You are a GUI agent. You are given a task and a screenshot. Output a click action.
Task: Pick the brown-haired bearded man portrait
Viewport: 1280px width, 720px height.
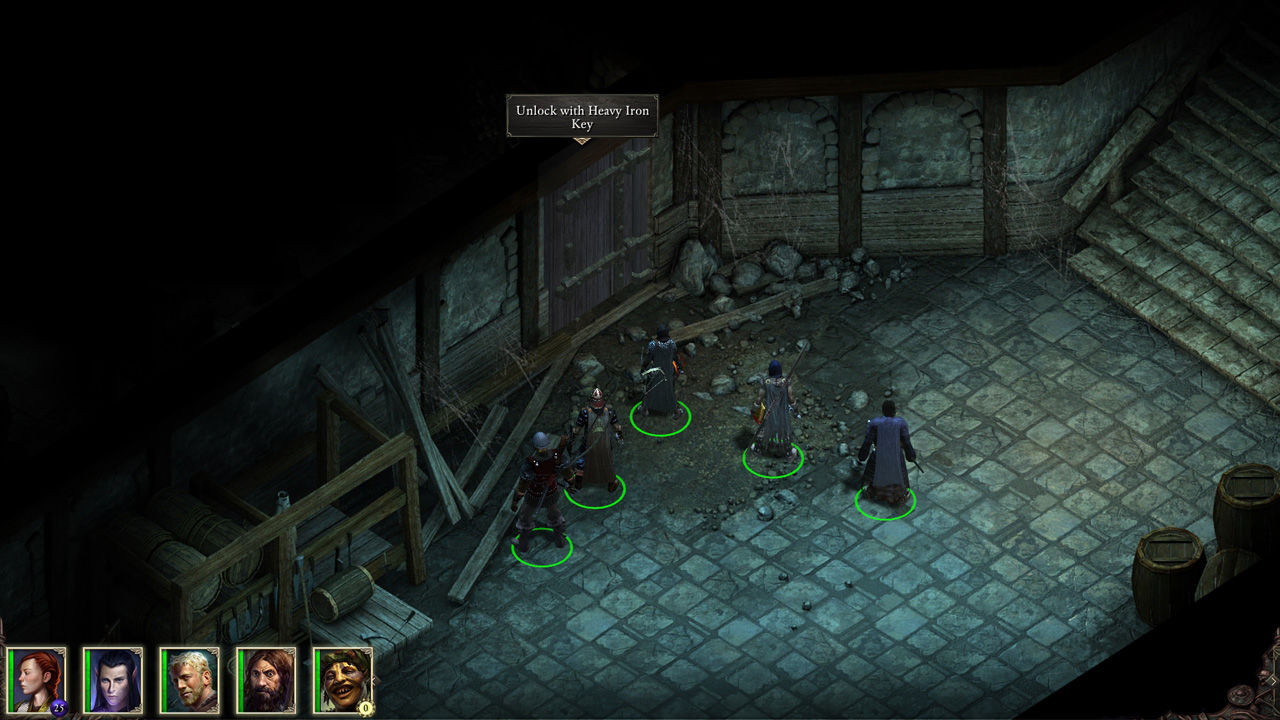tap(267, 680)
